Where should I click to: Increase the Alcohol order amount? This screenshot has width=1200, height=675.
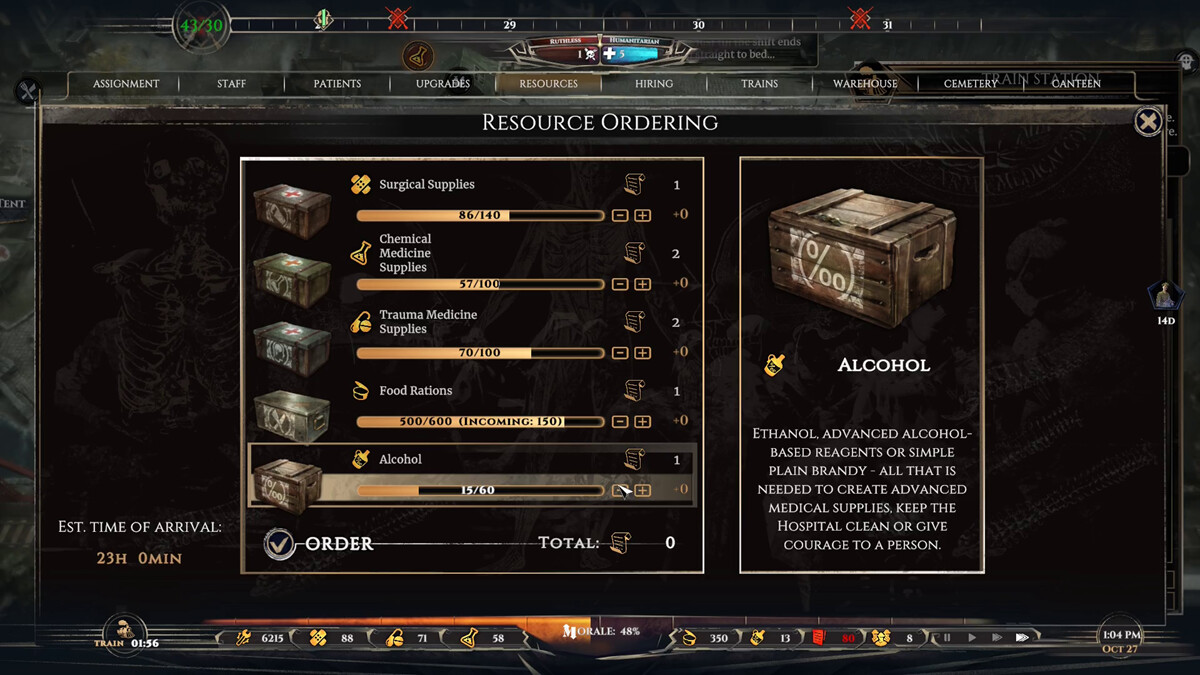click(x=642, y=490)
